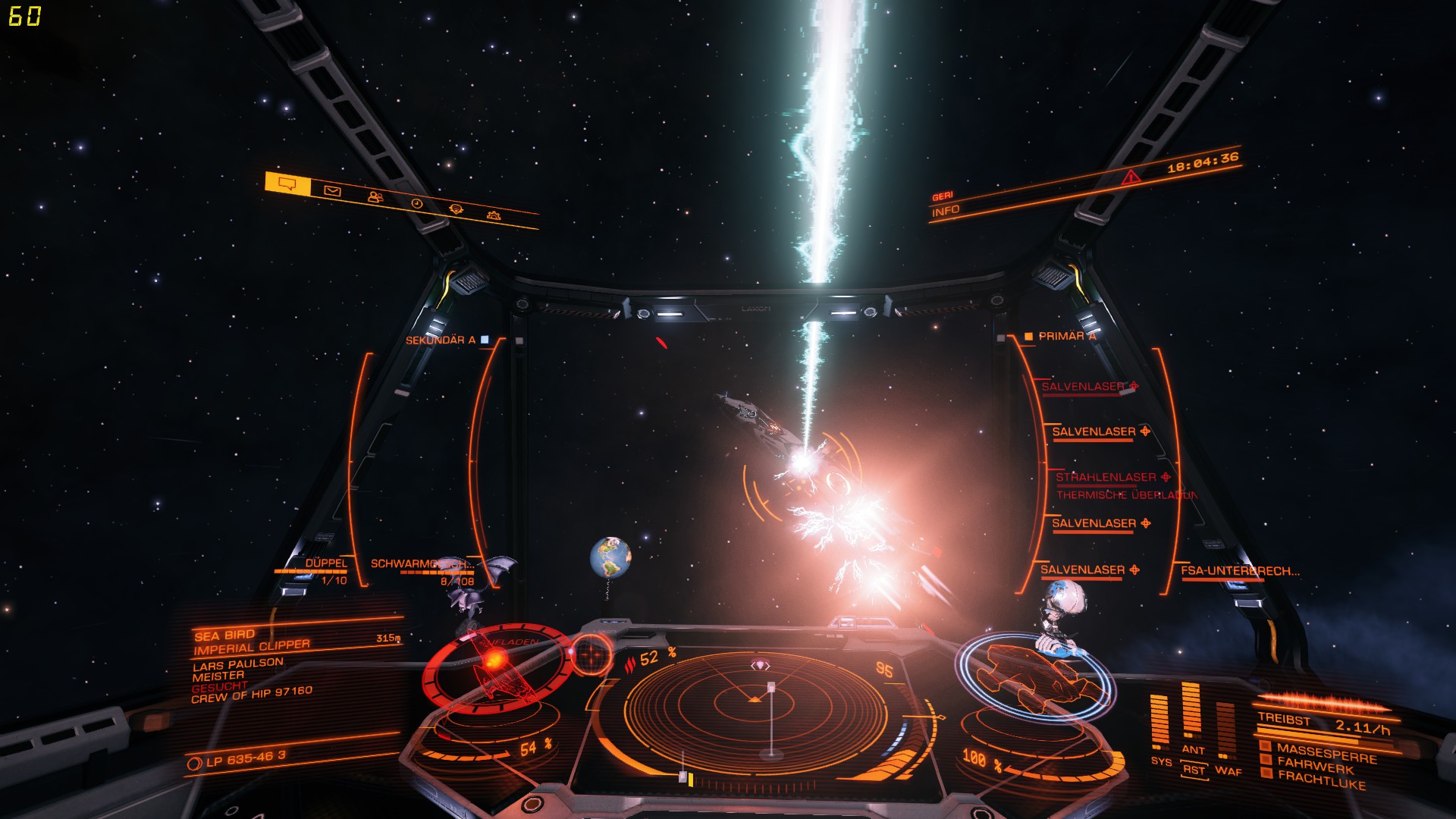This screenshot has height=819, width=1456.
Task: Reset power distribution with RST
Action: coord(1193,770)
